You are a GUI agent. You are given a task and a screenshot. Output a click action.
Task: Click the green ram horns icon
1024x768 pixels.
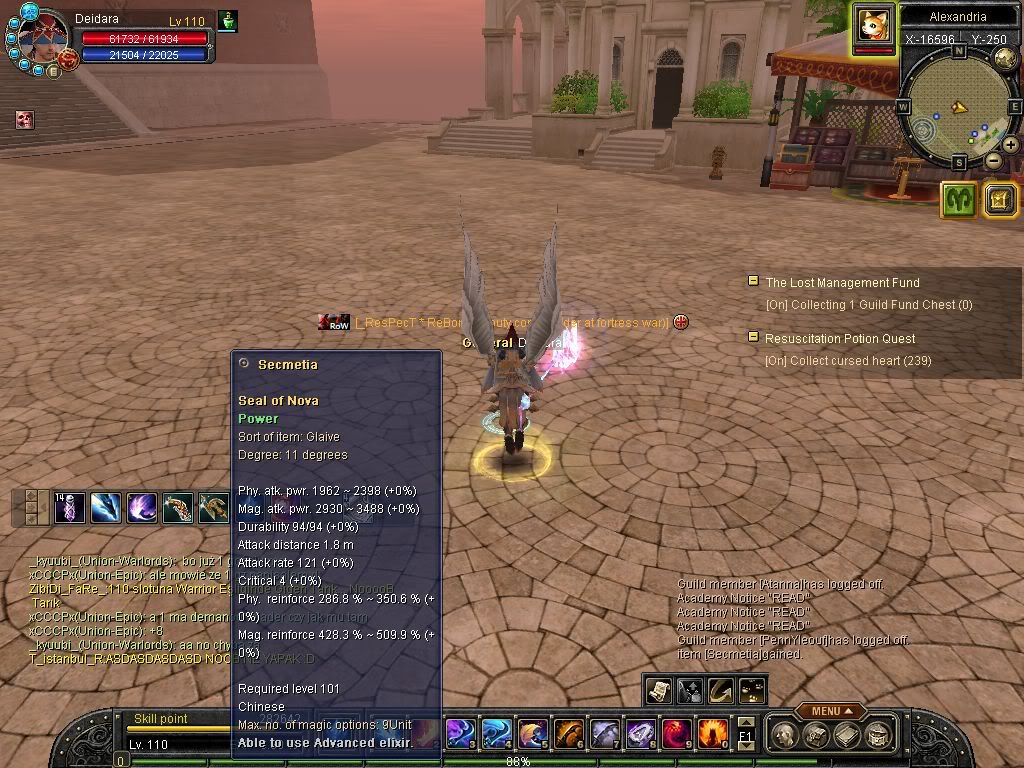(958, 200)
